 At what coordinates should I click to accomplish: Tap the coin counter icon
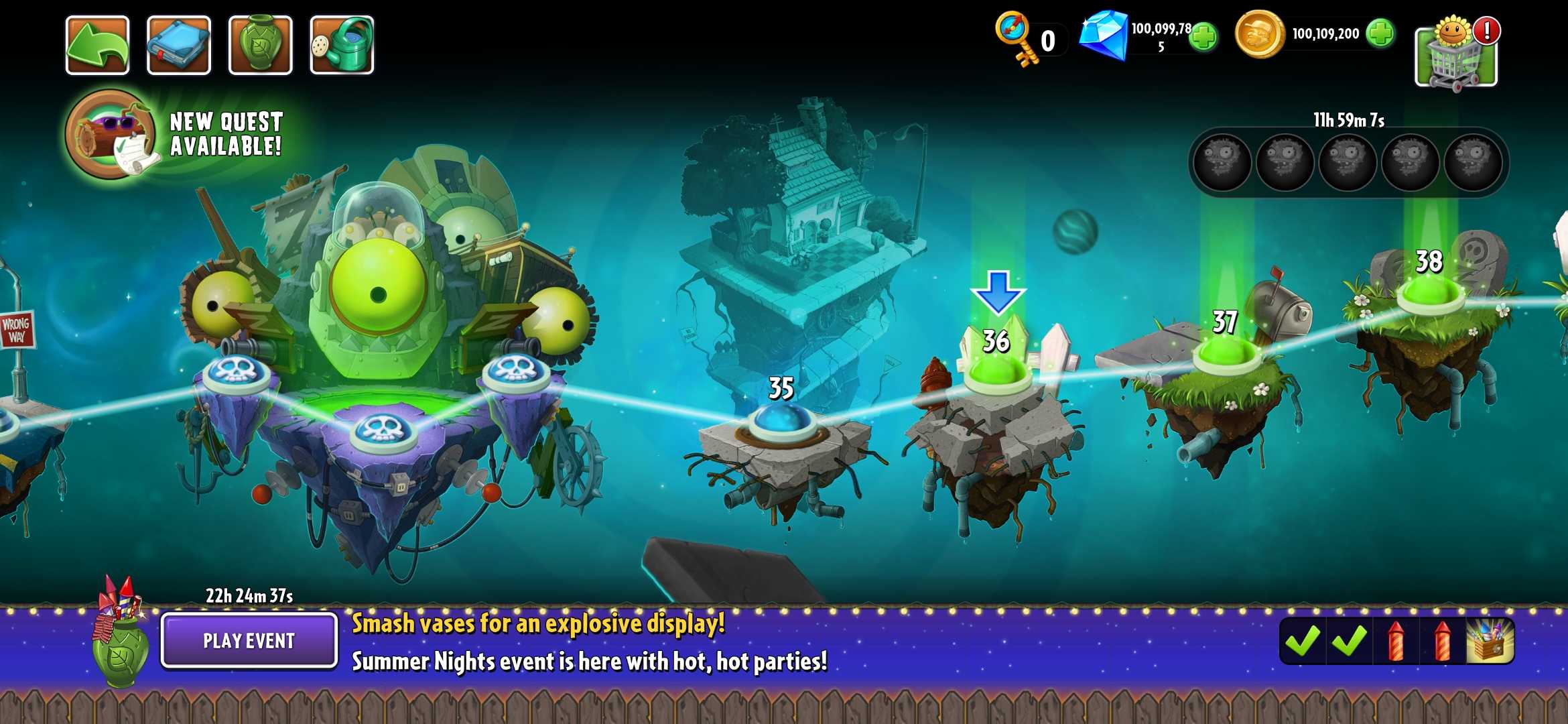[1260, 35]
